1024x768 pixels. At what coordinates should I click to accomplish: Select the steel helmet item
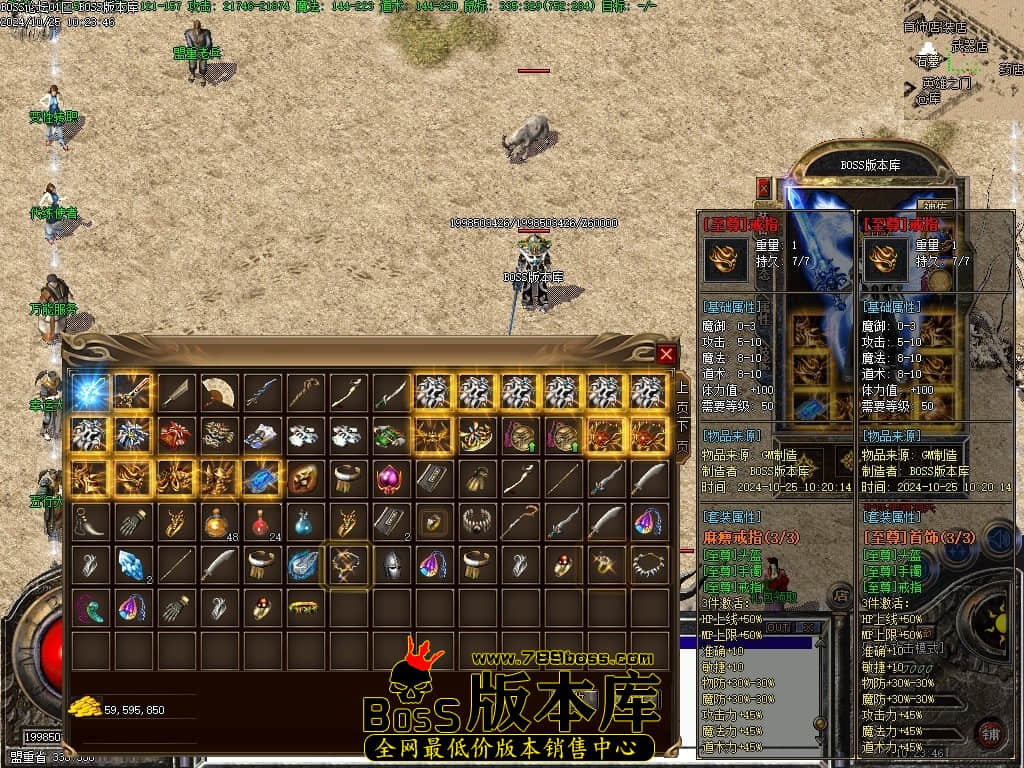click(390, 565)
